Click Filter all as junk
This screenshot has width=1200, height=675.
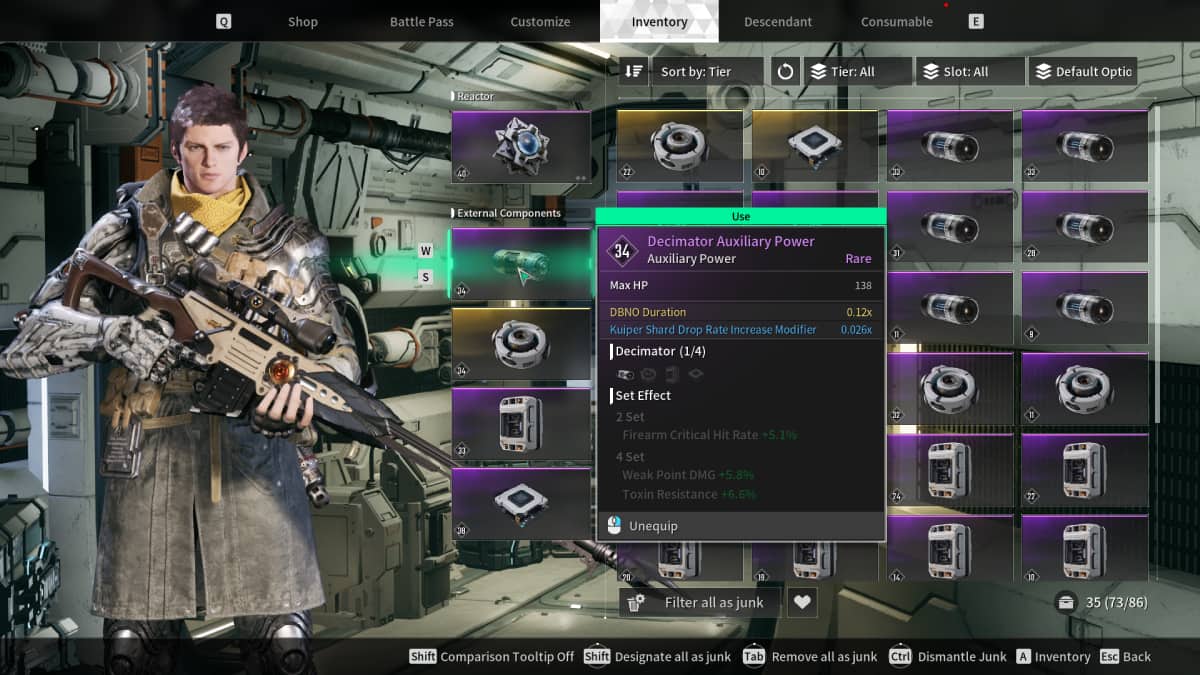coord(700,602)
